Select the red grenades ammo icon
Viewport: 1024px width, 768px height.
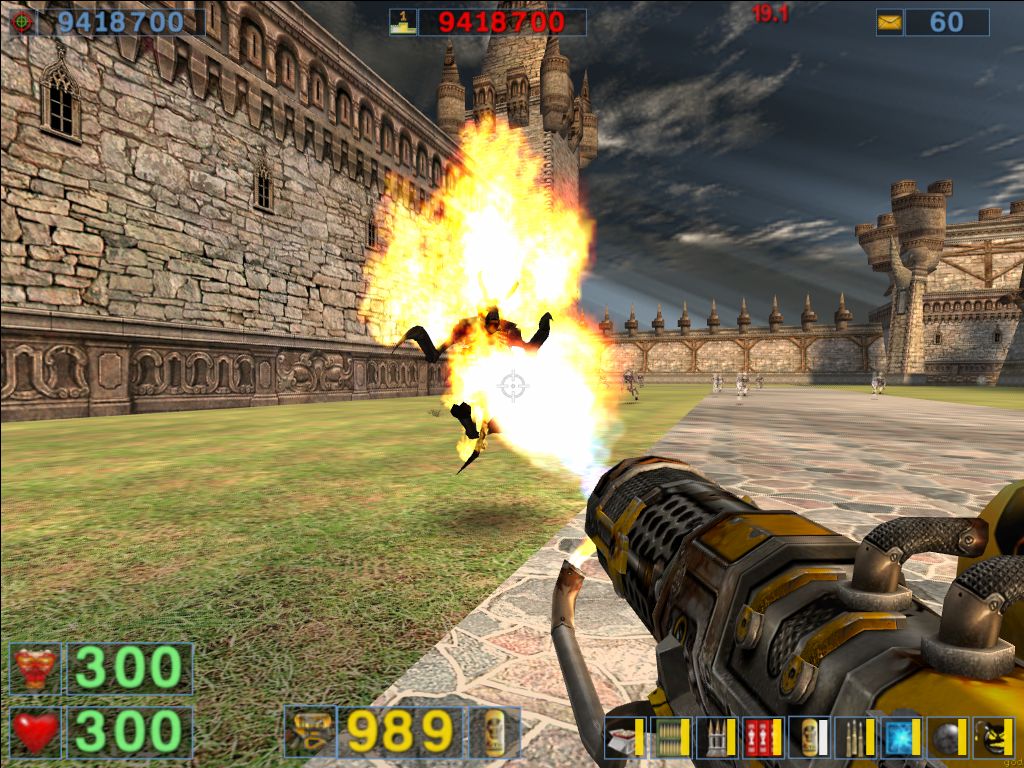click(761, 737)
